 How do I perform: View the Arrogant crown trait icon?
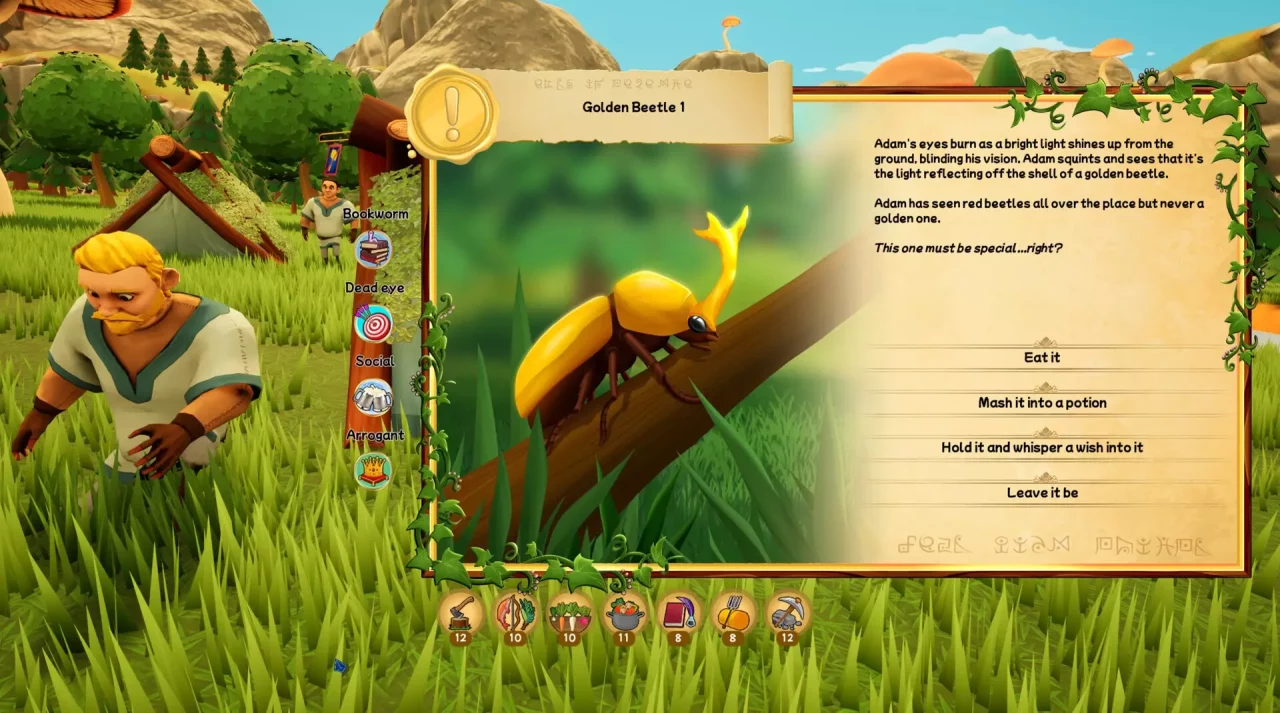(x=373, y=470)
